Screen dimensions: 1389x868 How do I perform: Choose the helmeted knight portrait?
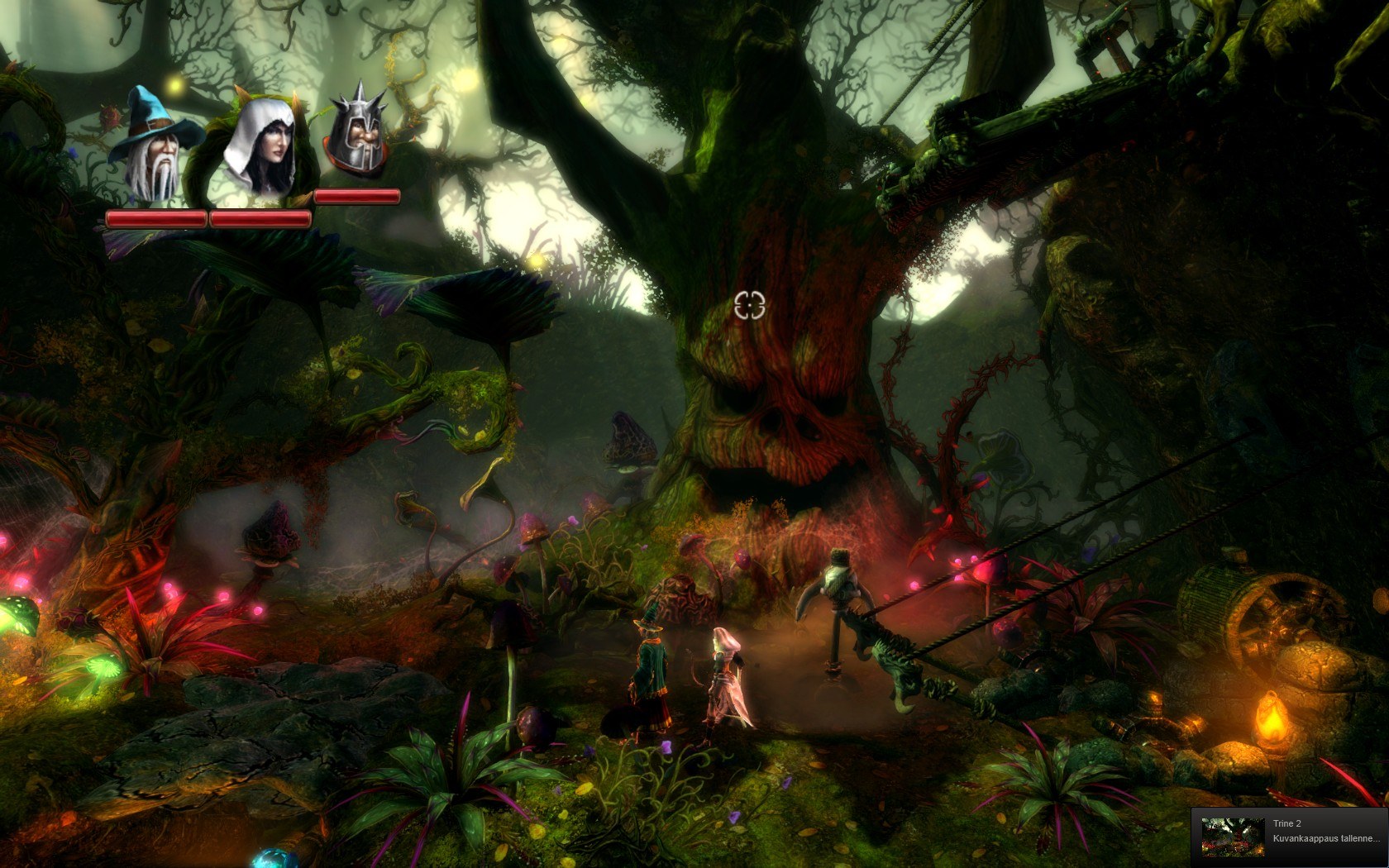pos(358,134)
